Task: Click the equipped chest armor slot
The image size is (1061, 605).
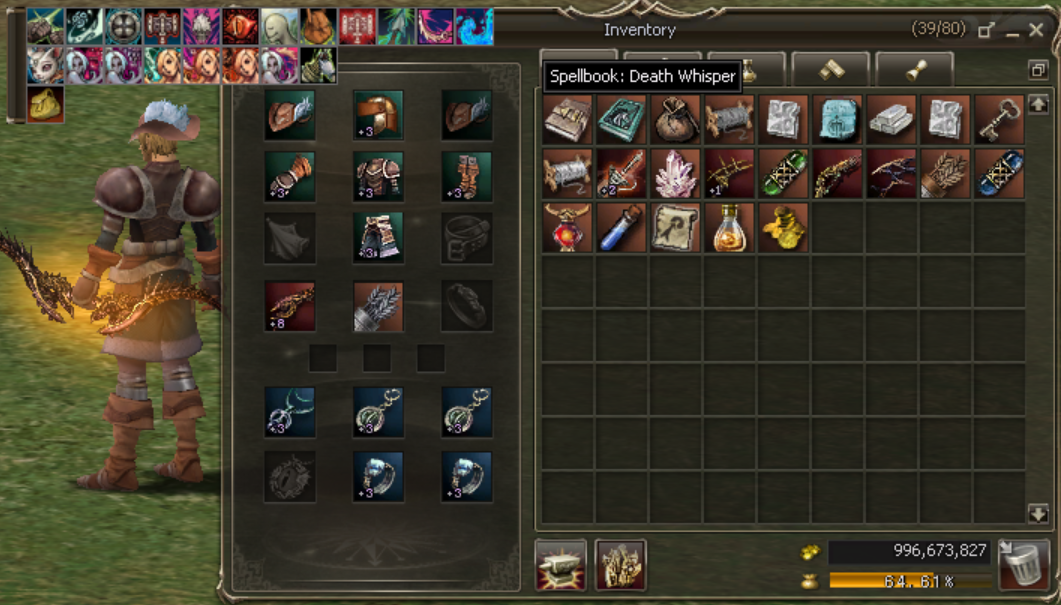Action: pyautogui.click(x=379, y=177)
